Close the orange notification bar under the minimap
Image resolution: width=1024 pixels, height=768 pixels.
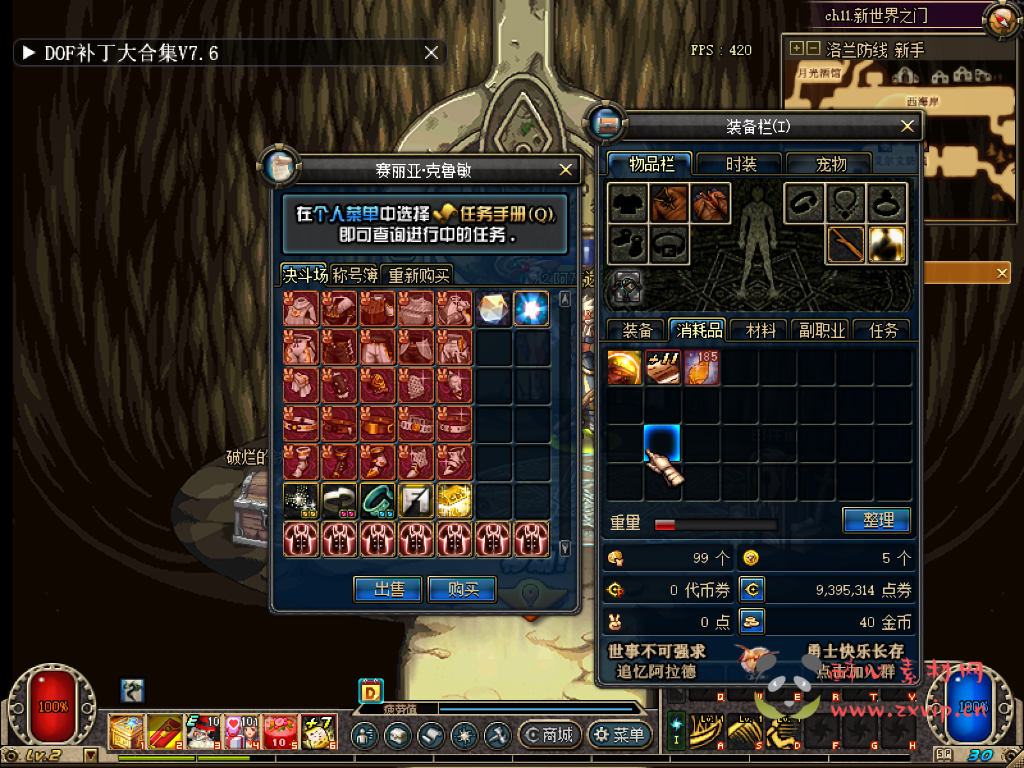(x=1002, y=272)
